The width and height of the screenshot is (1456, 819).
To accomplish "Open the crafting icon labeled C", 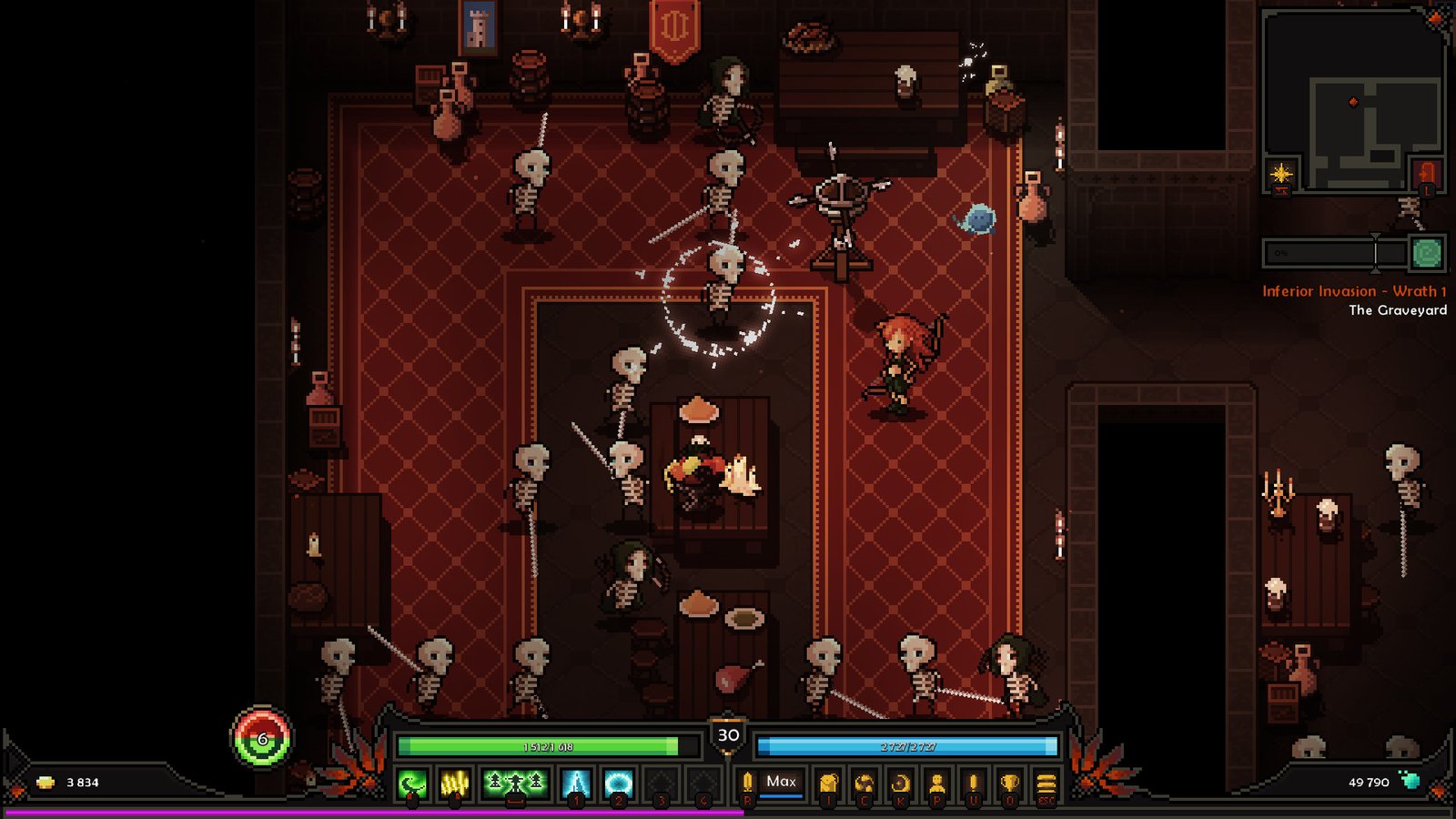I will [864, 782].
